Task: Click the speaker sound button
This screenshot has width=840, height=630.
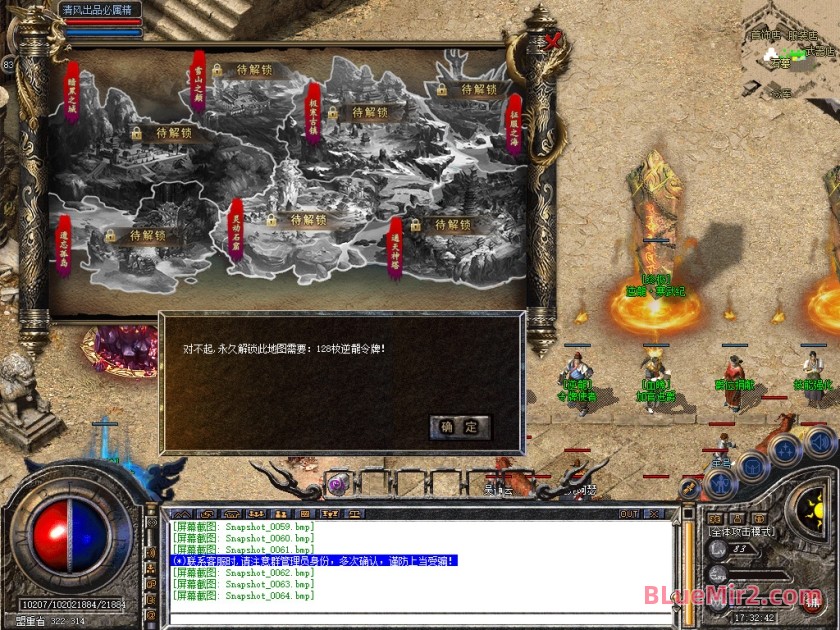Action: click(818, 441)
